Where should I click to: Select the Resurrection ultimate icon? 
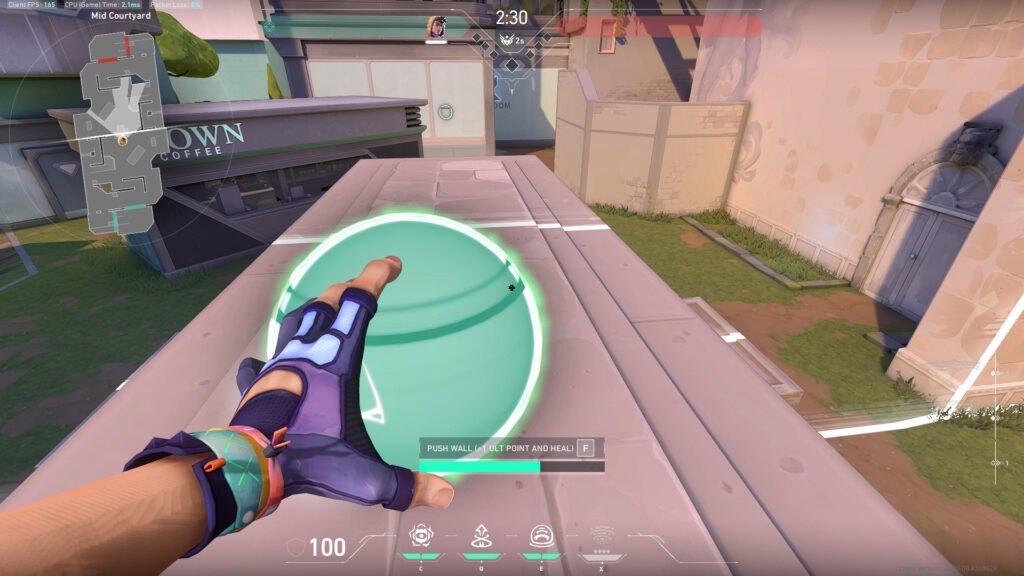(x=601, y=535)
